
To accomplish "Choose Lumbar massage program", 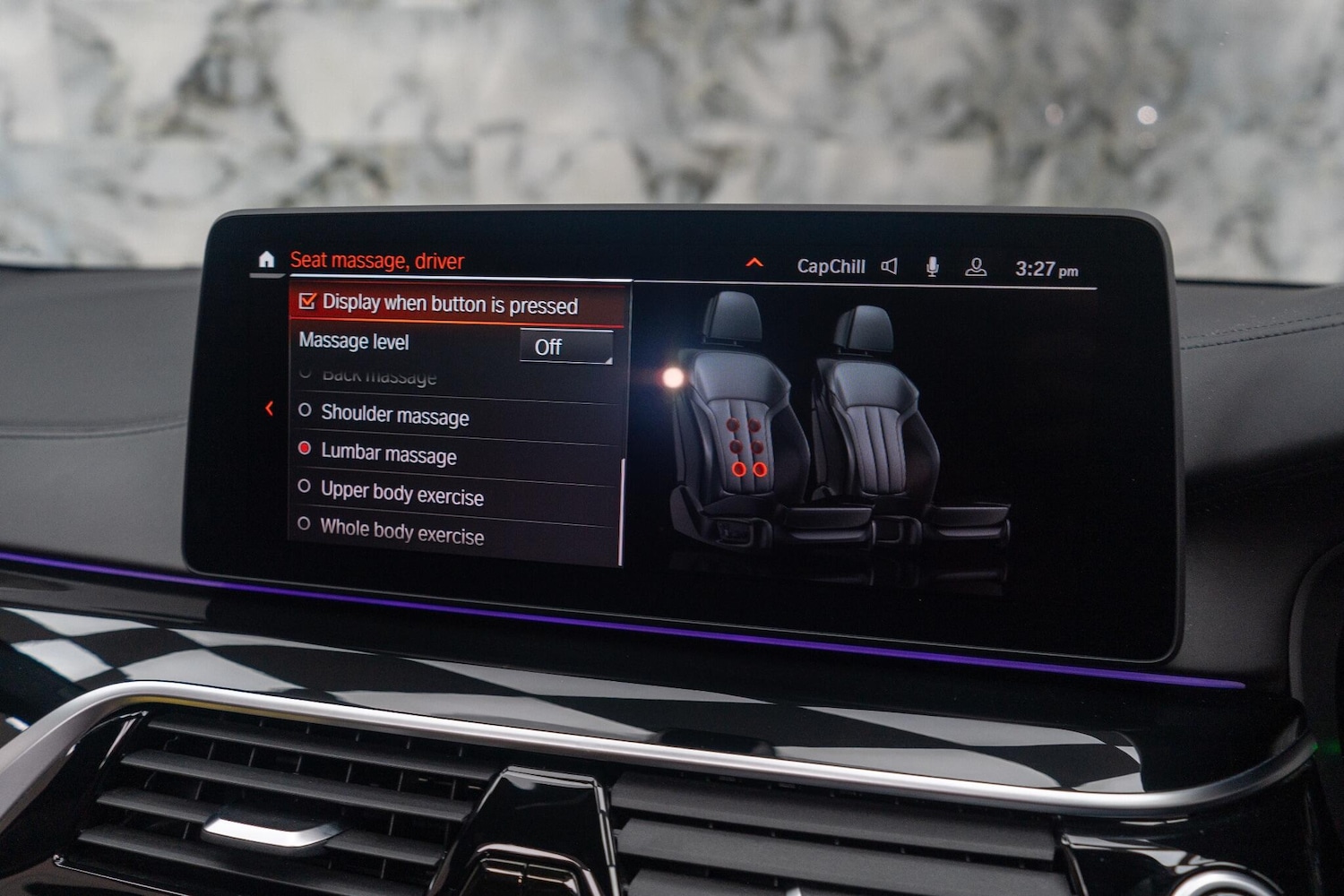I will pos(388,453).
